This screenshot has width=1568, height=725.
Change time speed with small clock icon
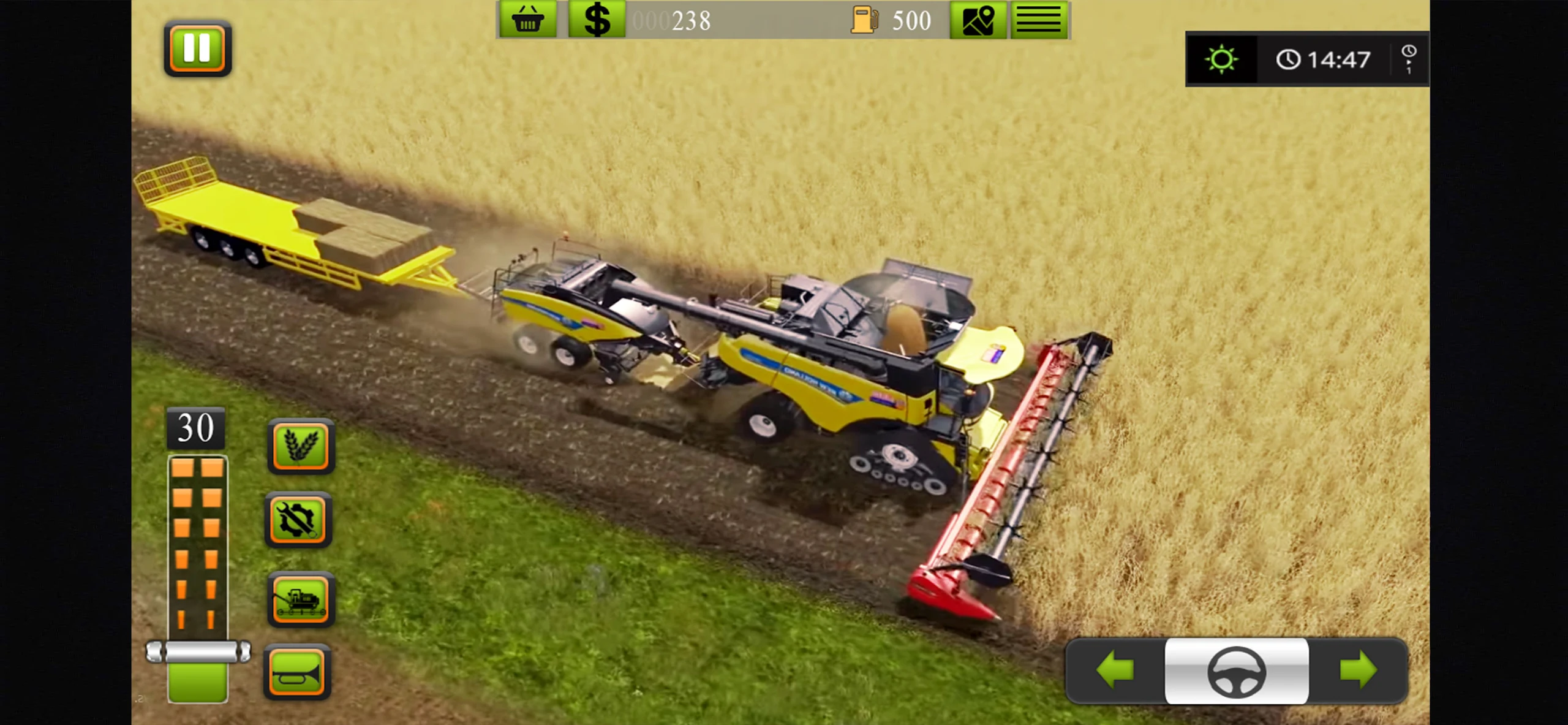click(x=1408, y=59)
